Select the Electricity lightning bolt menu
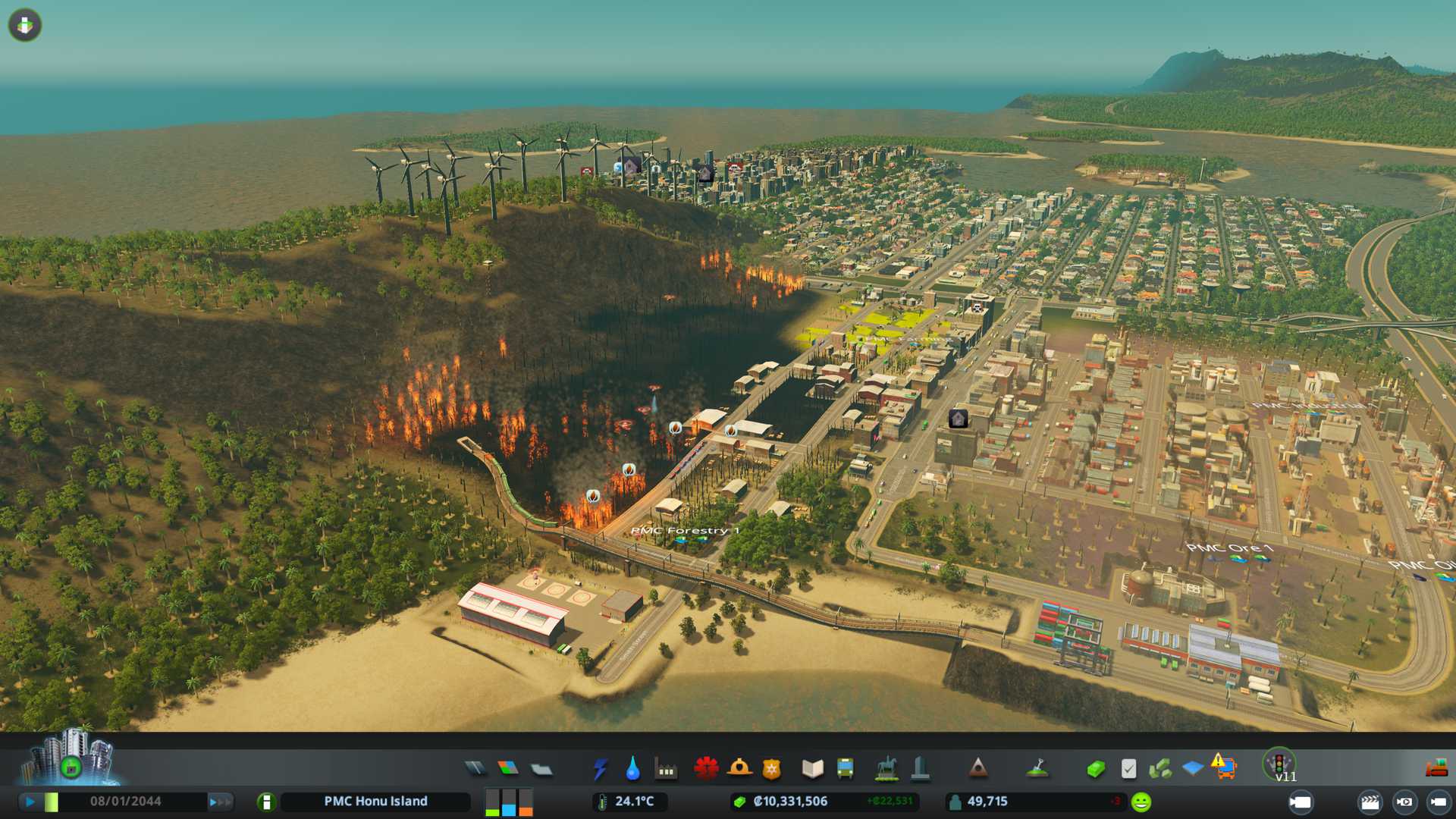 pyautogui.click(x=600, y=769)
